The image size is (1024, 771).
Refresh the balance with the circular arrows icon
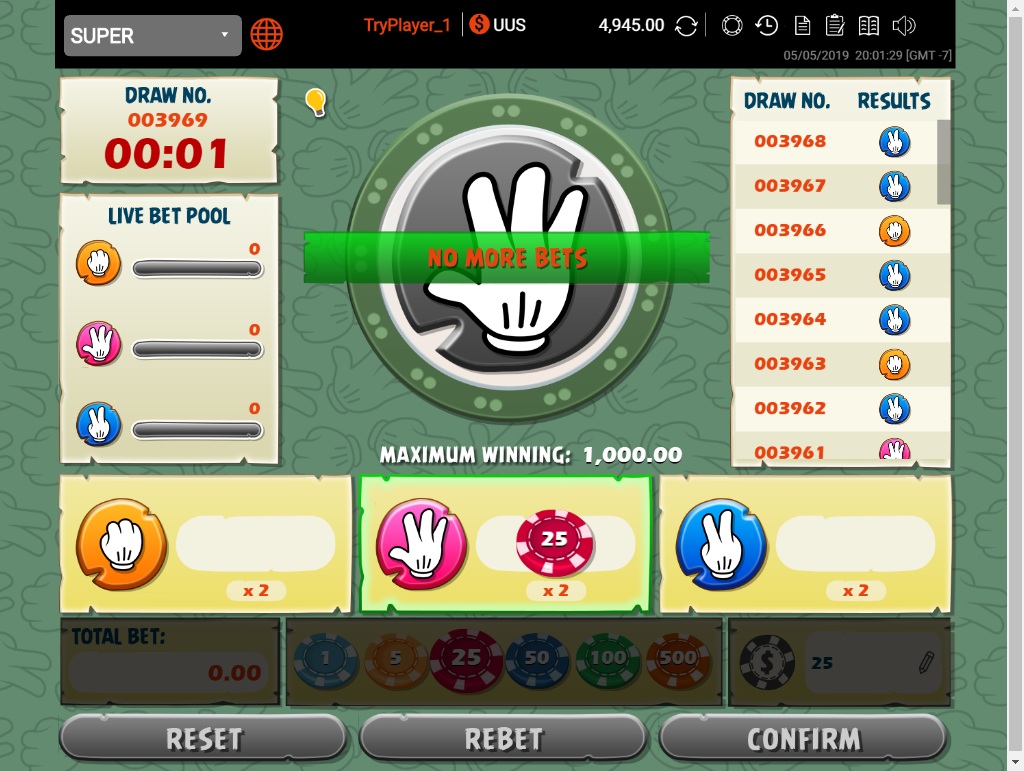click(686, 26)
